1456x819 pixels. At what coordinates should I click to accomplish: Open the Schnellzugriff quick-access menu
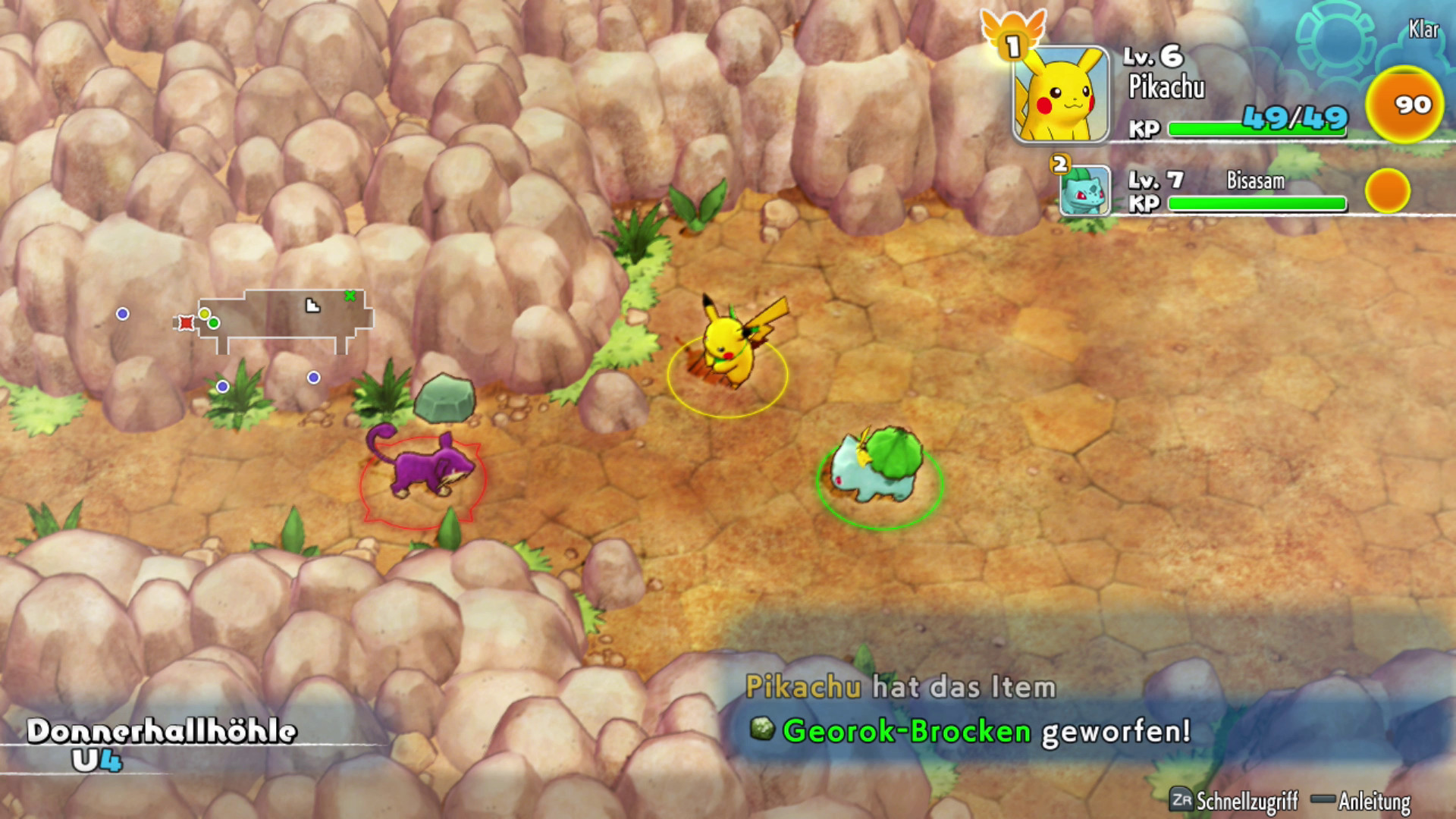(1235, 801)
